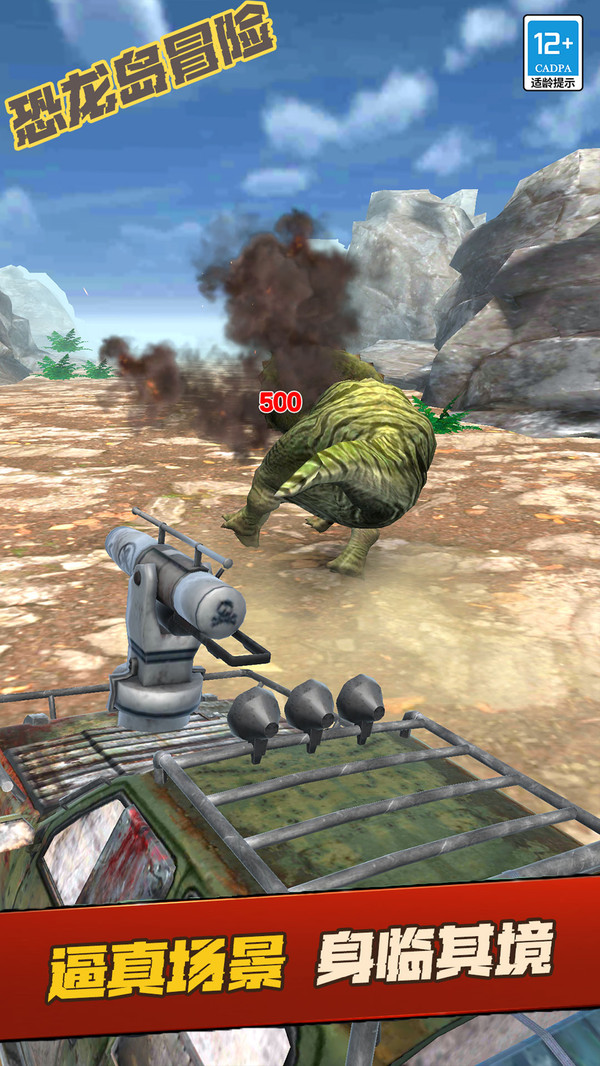The image size is (600, 1066).
Task: Open the CADPA 12+ age rating notice
Action: coord(552,53)
